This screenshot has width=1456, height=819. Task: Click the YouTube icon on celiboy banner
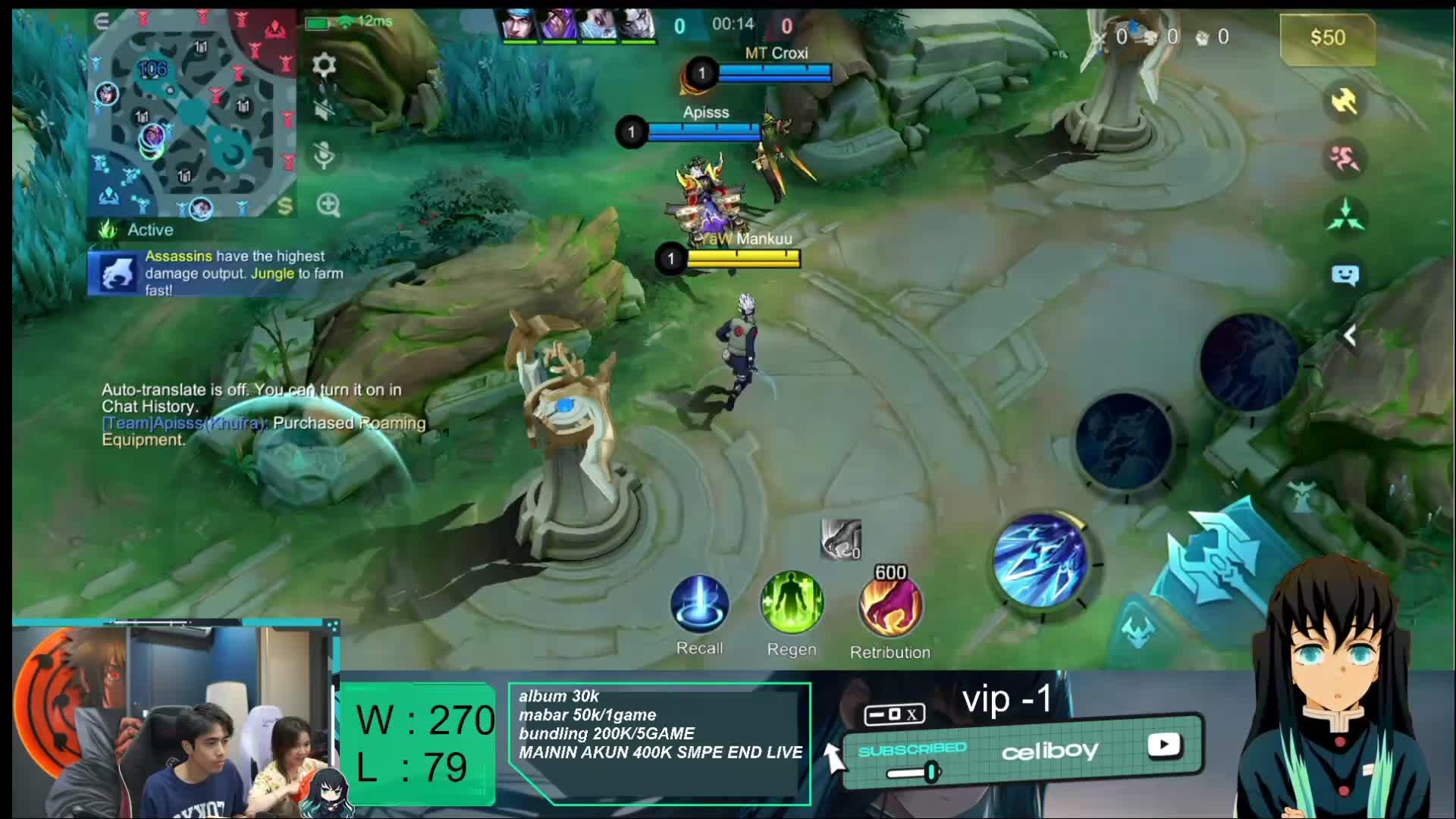1163,745
